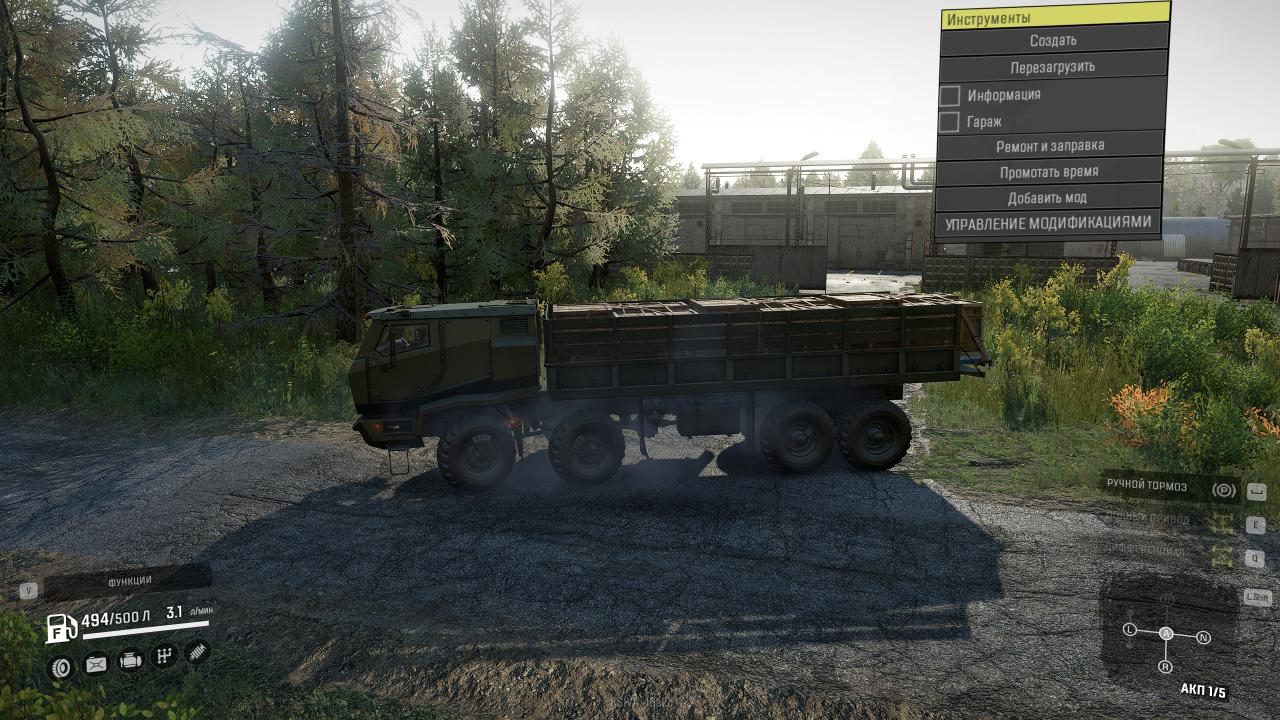Image resolution: width=1280 pixels, height=720 pixels.
Task: Click the suspension spring status icon
Action: coord(198,653)
